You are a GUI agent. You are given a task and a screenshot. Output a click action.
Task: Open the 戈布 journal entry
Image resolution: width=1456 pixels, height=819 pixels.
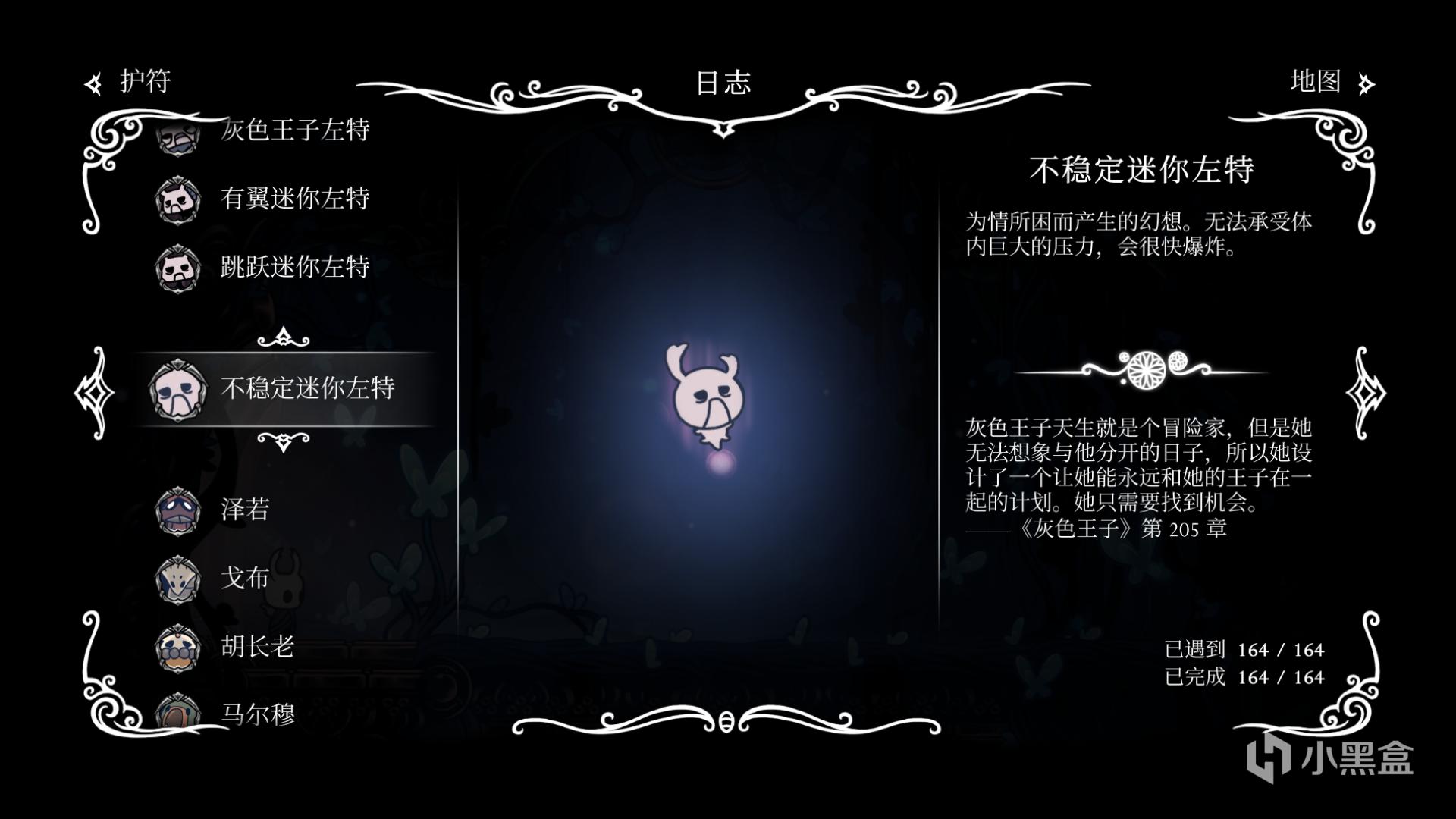click(244, 578)
